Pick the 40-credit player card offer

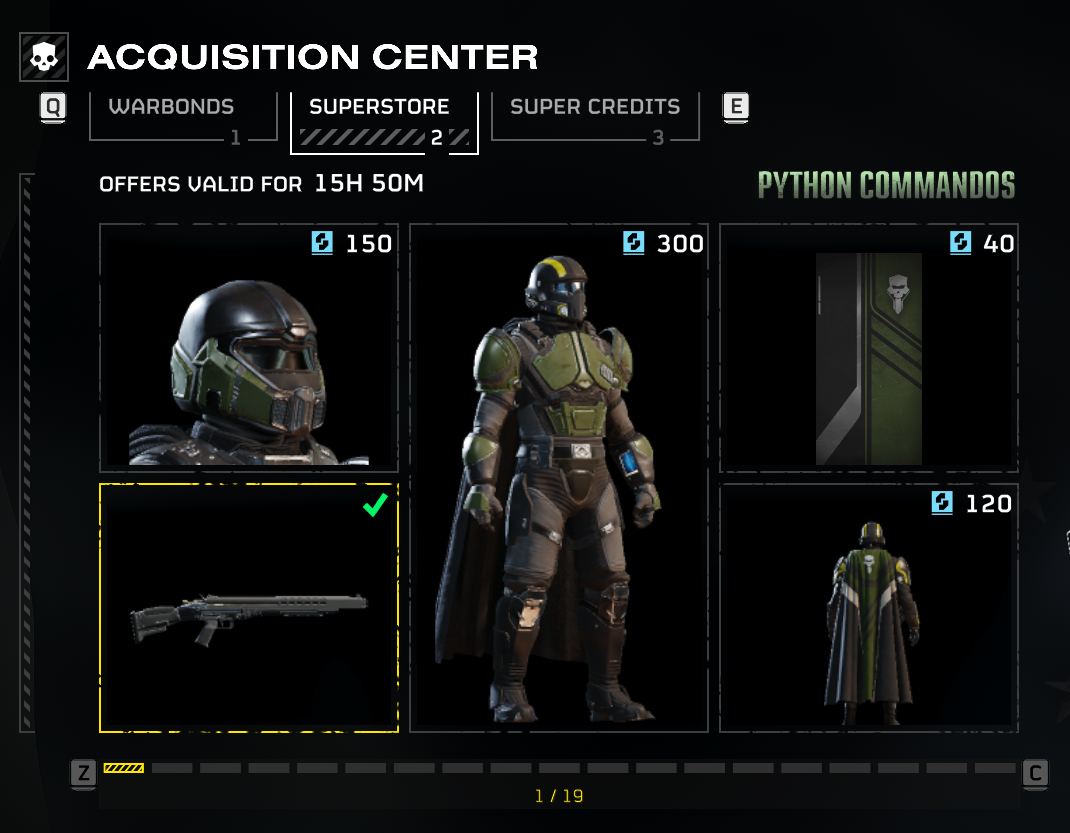(869, 348)
